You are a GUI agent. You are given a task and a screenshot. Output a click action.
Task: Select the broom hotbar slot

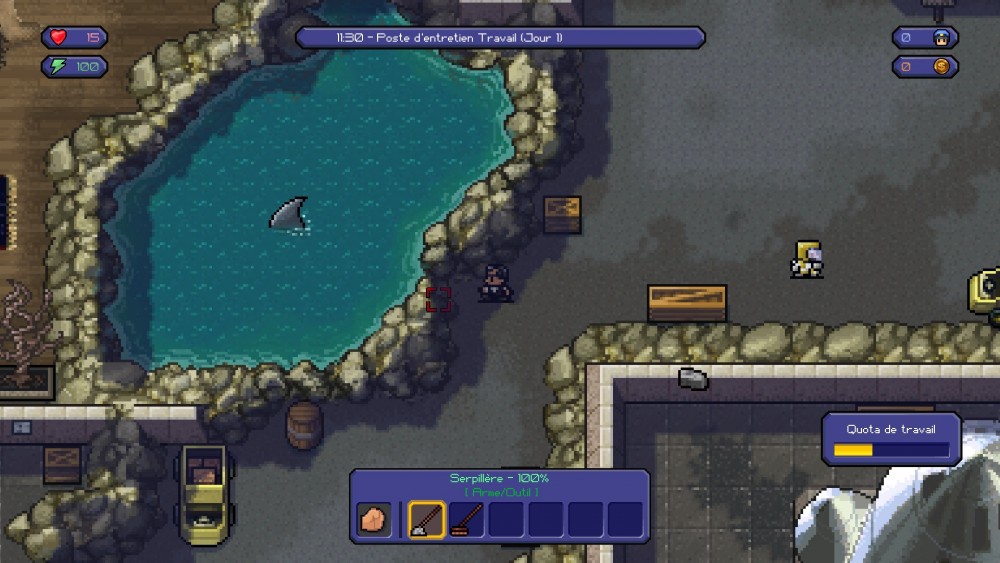point(467,520)
